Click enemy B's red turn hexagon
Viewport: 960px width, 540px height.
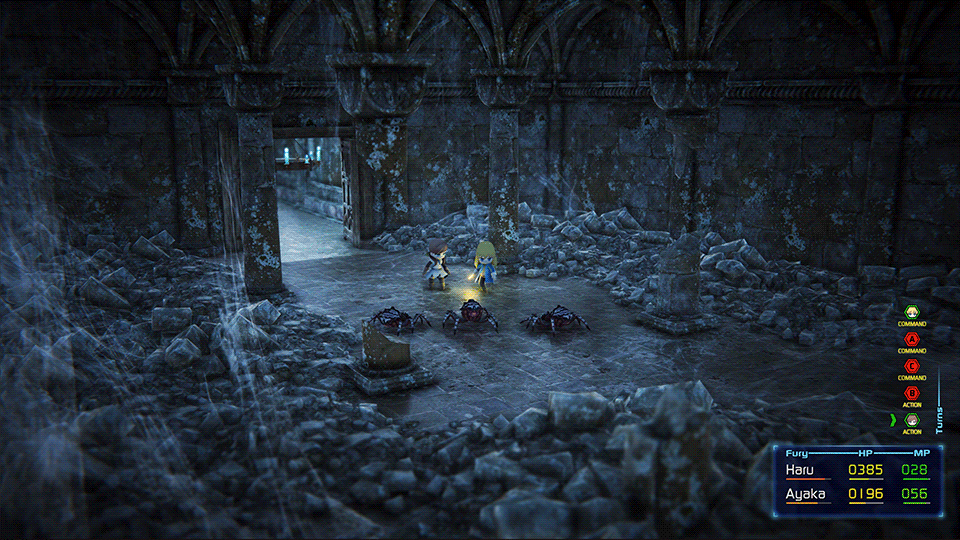911,394
